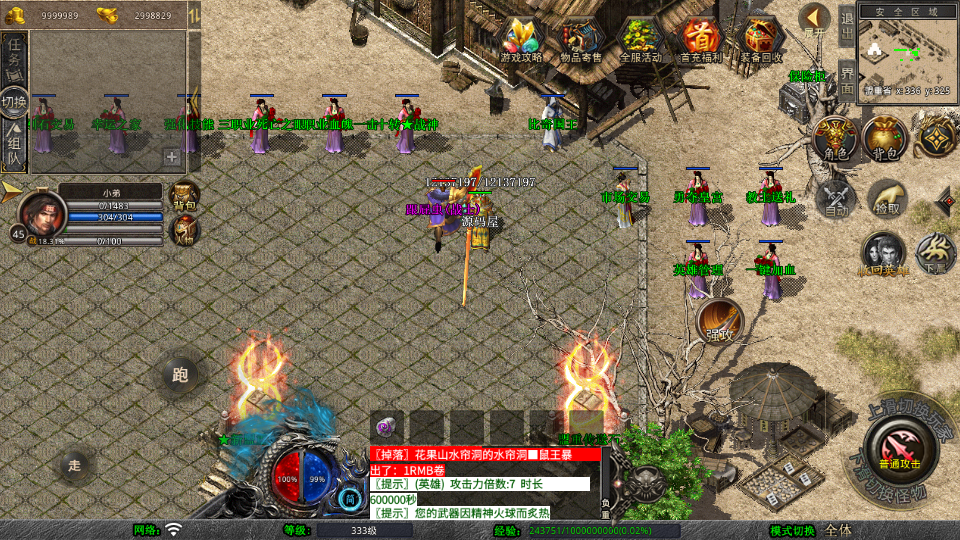Viewport: 960px width, 540px height.
Task: Tap the 拾取 pickup button
Action: click(x=887, y=198)
